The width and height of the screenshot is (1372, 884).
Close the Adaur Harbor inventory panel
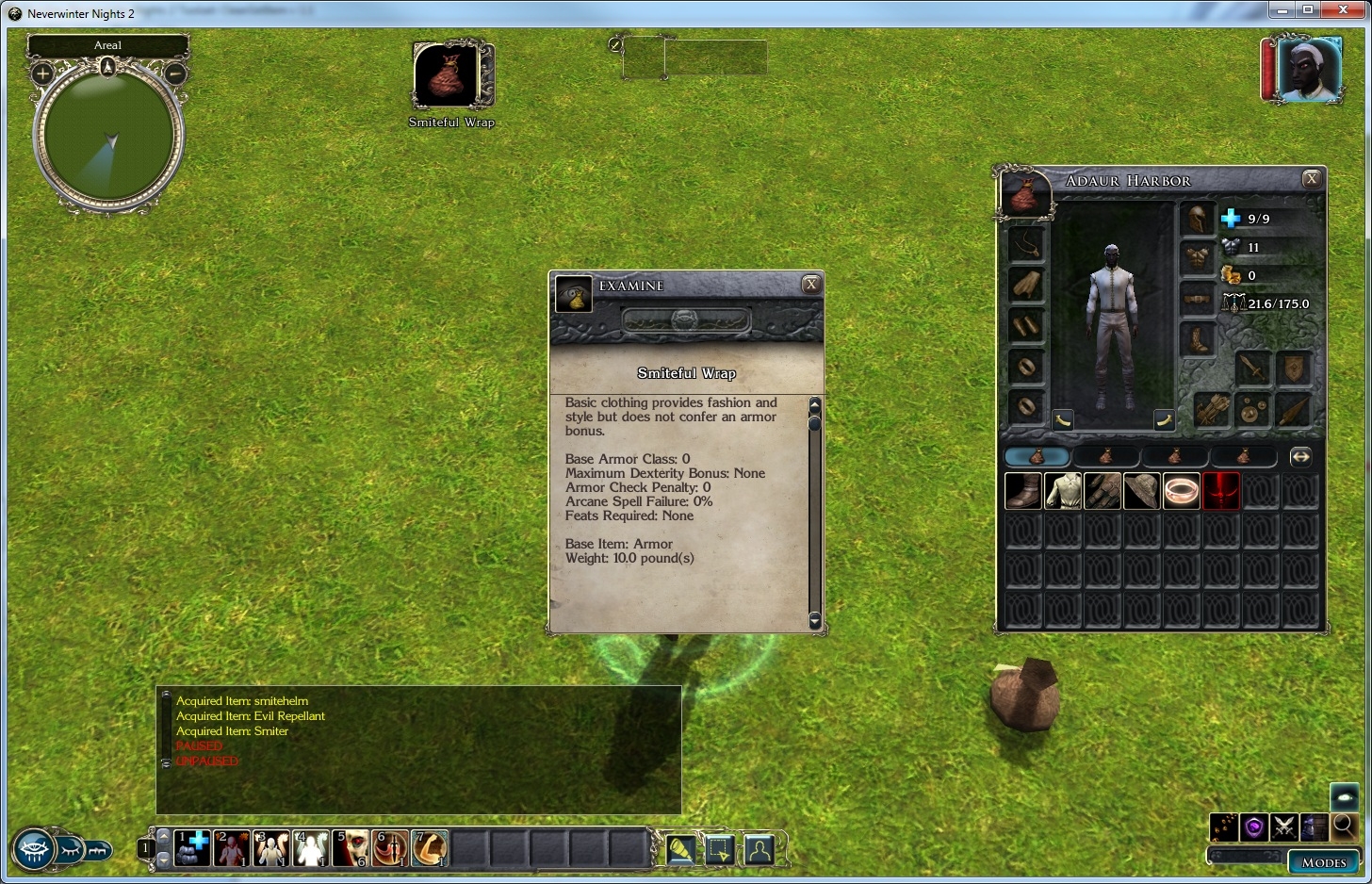click(x=1311, y=179)
